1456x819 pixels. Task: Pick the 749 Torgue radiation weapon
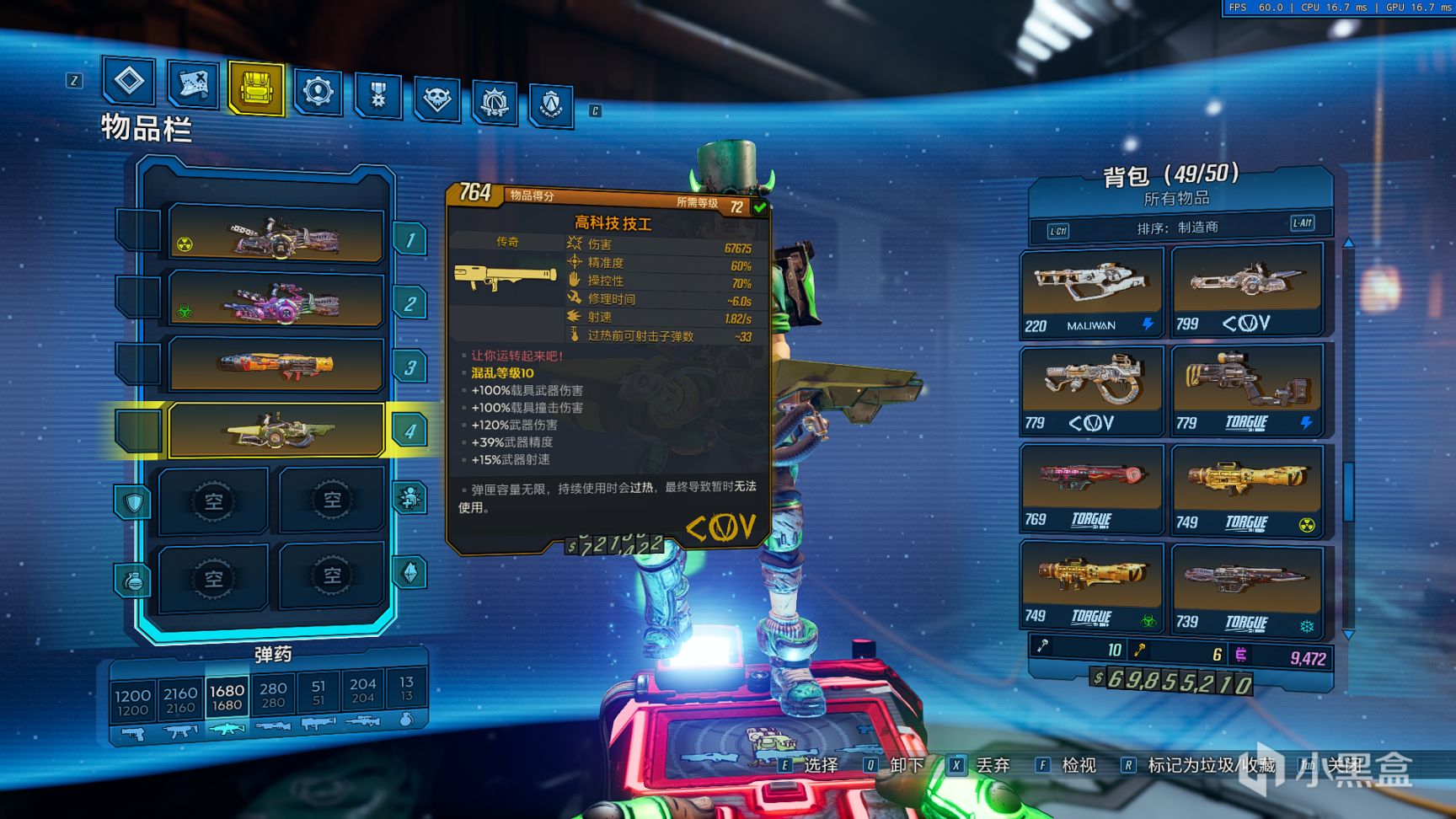pyautogui.click(x=1245, y=490)
